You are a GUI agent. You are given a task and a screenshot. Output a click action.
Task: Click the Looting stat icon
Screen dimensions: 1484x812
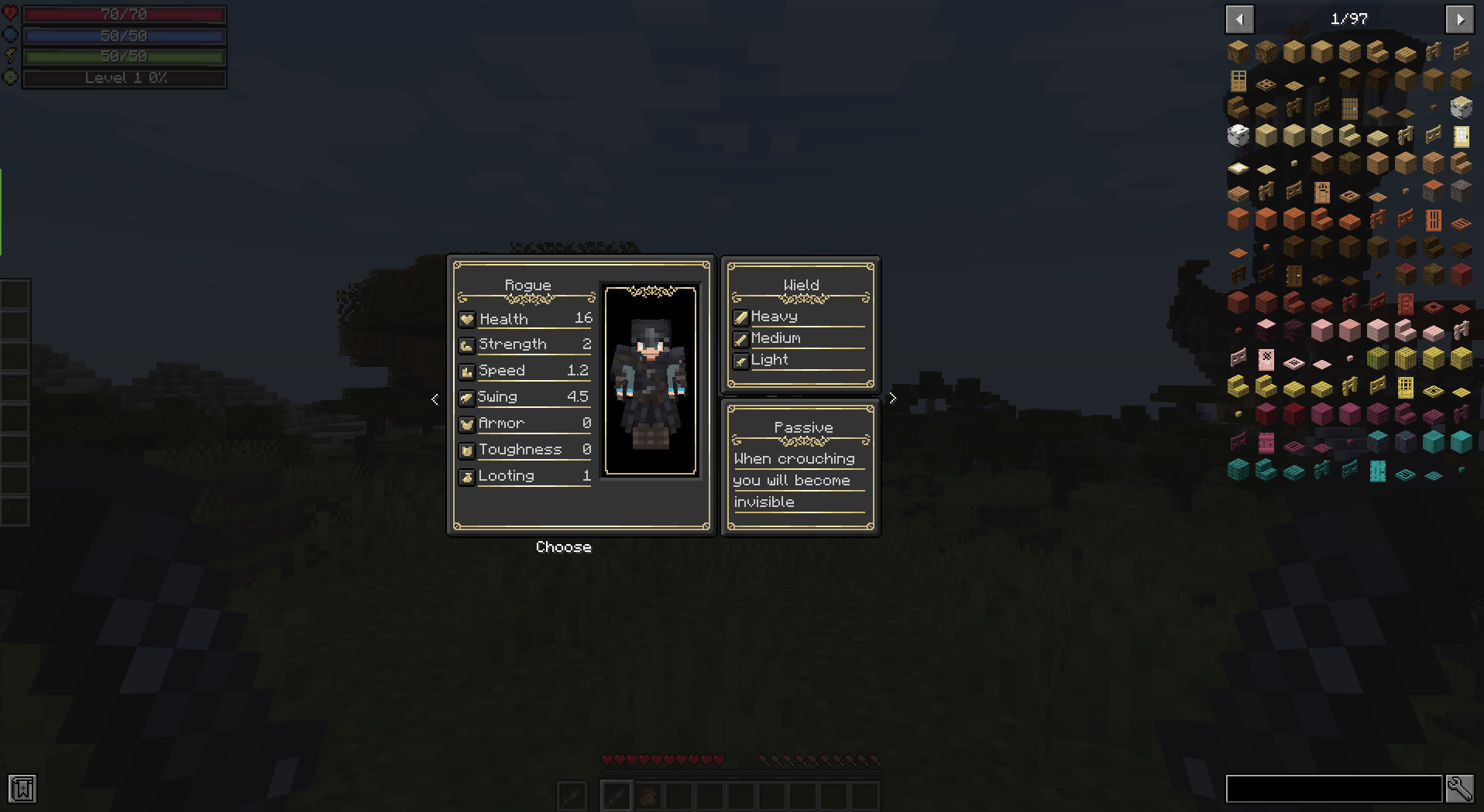point(467,476)
